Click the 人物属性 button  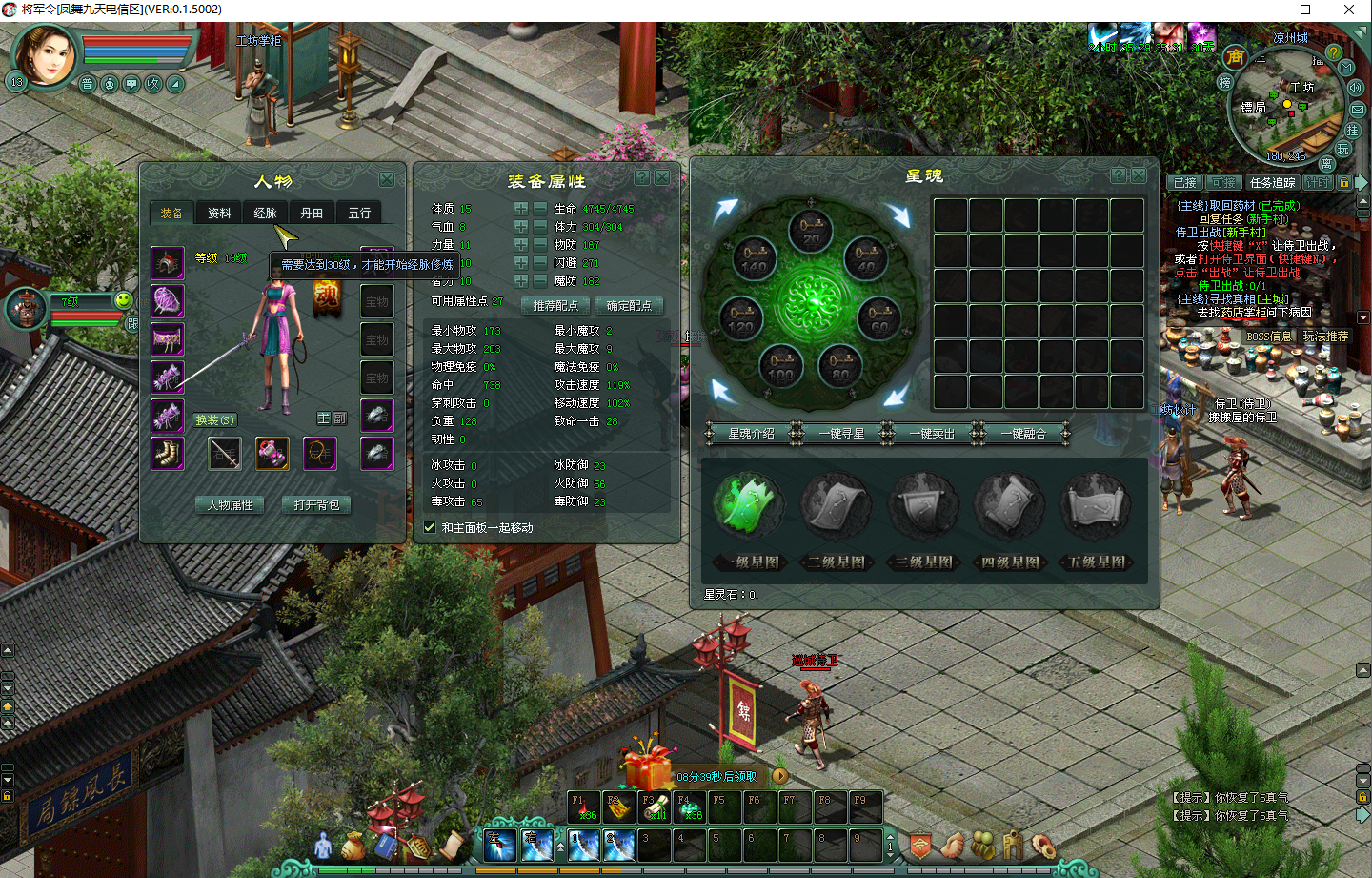coord(231,505)
